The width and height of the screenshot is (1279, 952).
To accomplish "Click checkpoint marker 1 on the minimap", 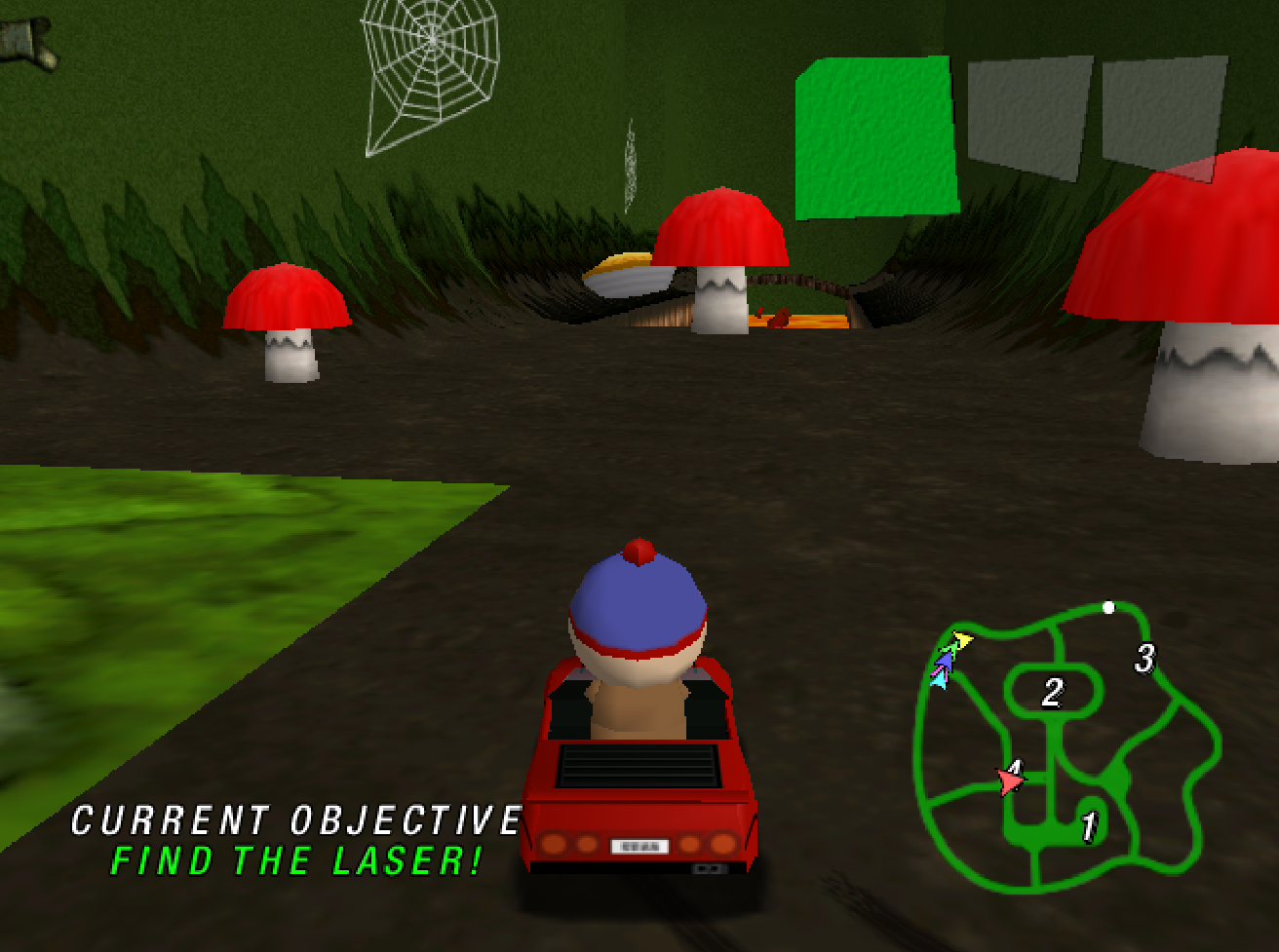I will tap(1090, 826).
